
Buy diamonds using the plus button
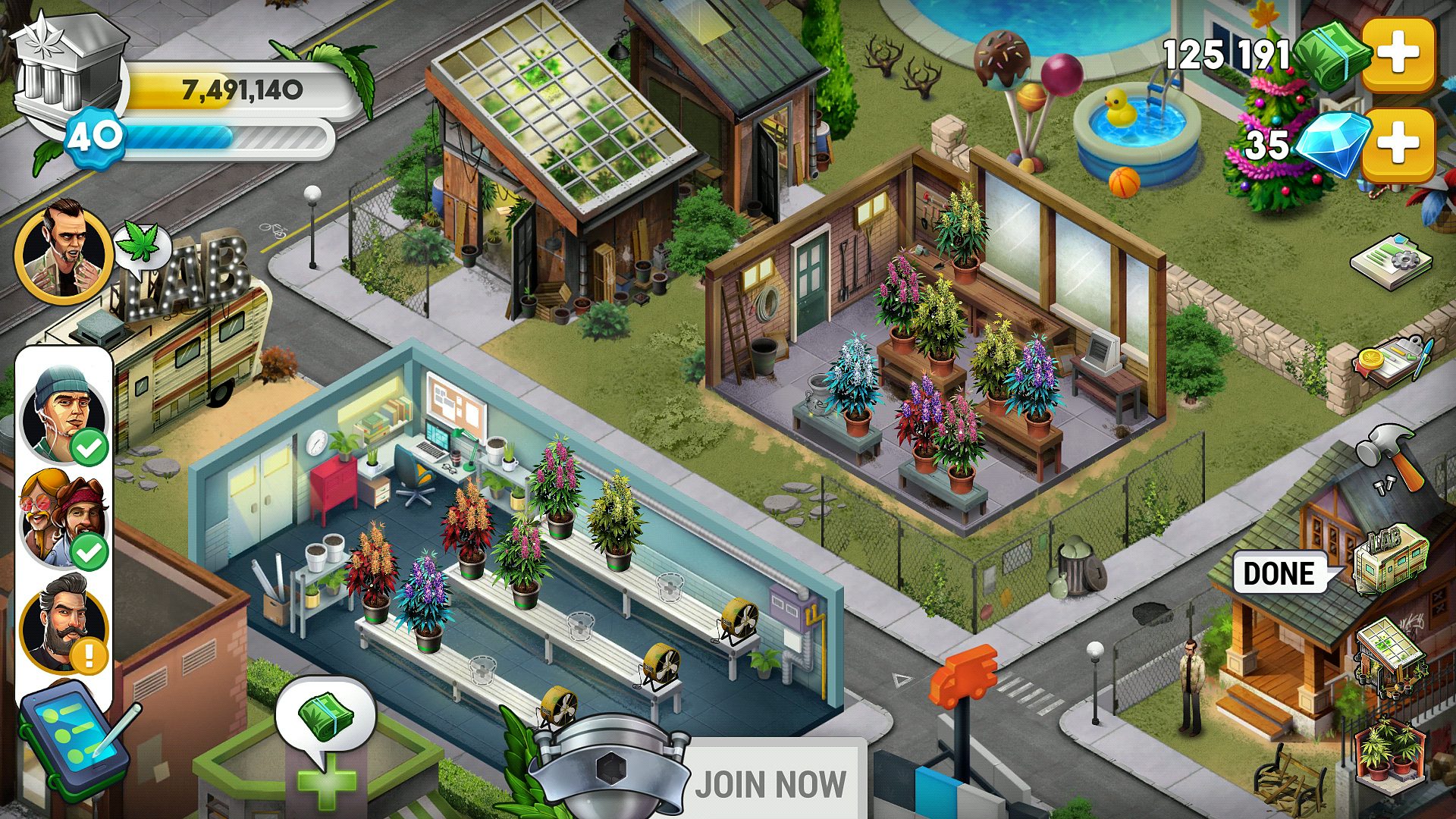click(1398, 144)
